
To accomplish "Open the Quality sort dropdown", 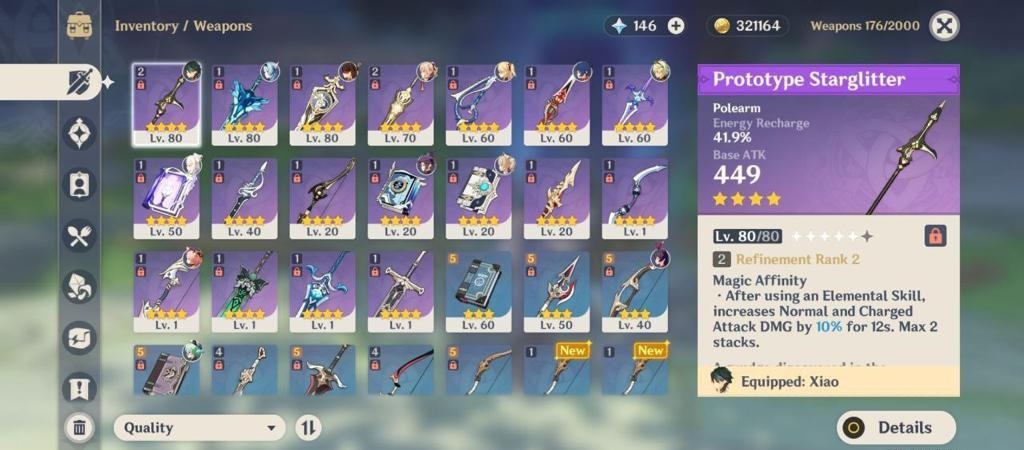I will [x=199, y=428].
